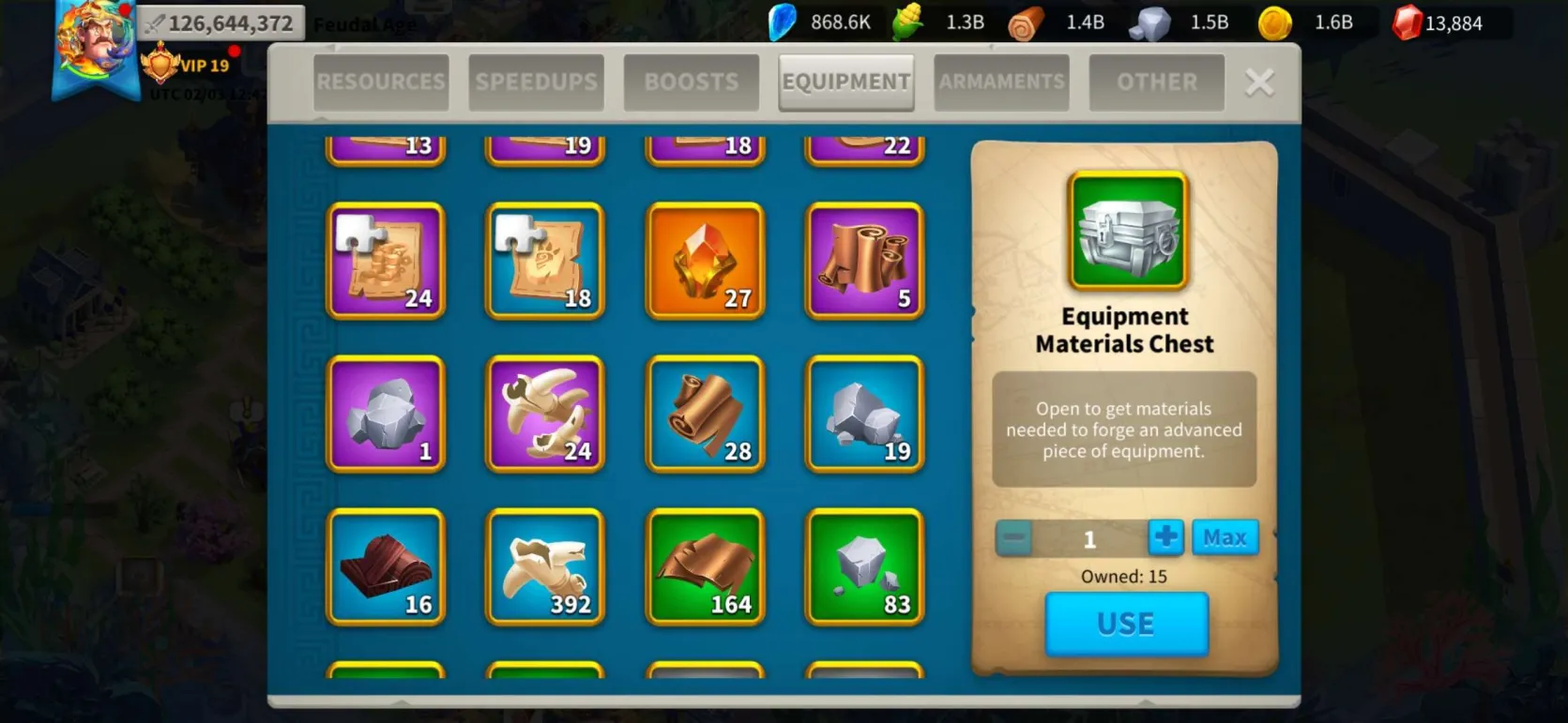
Task: Select the orange crystal item with 27
Action: tap(705, 261)
